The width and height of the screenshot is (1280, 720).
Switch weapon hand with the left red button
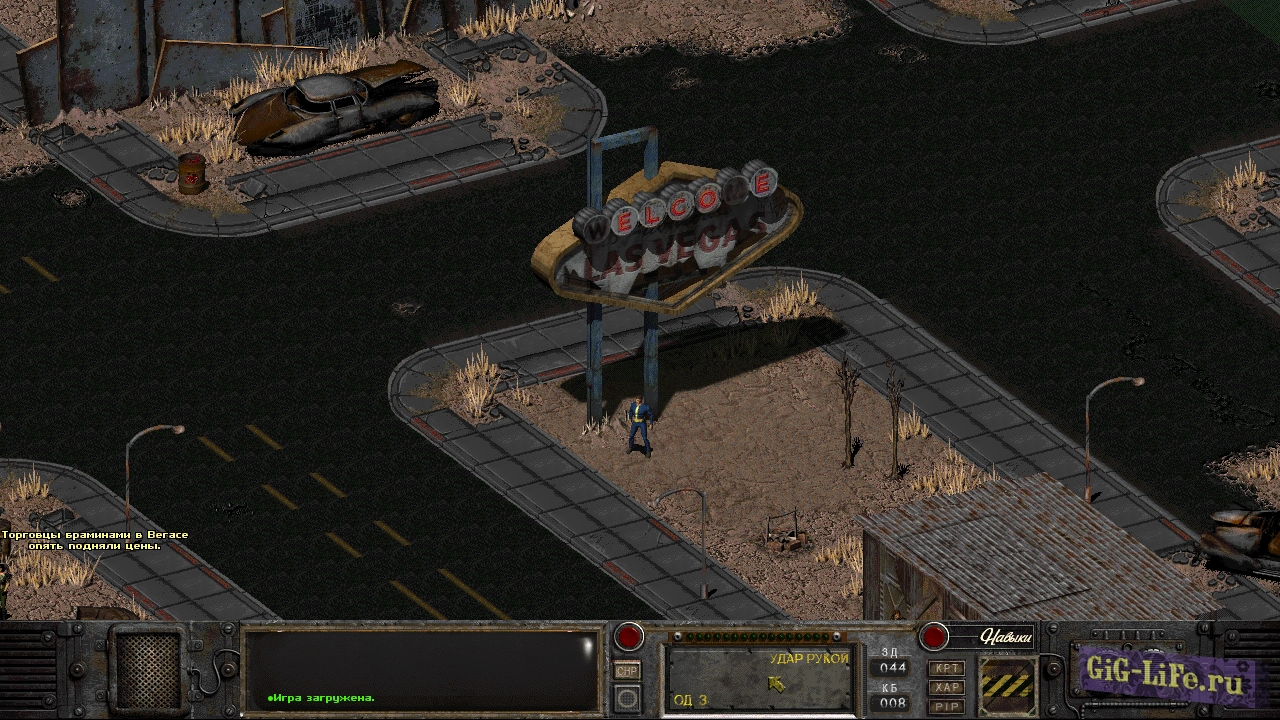629,636
